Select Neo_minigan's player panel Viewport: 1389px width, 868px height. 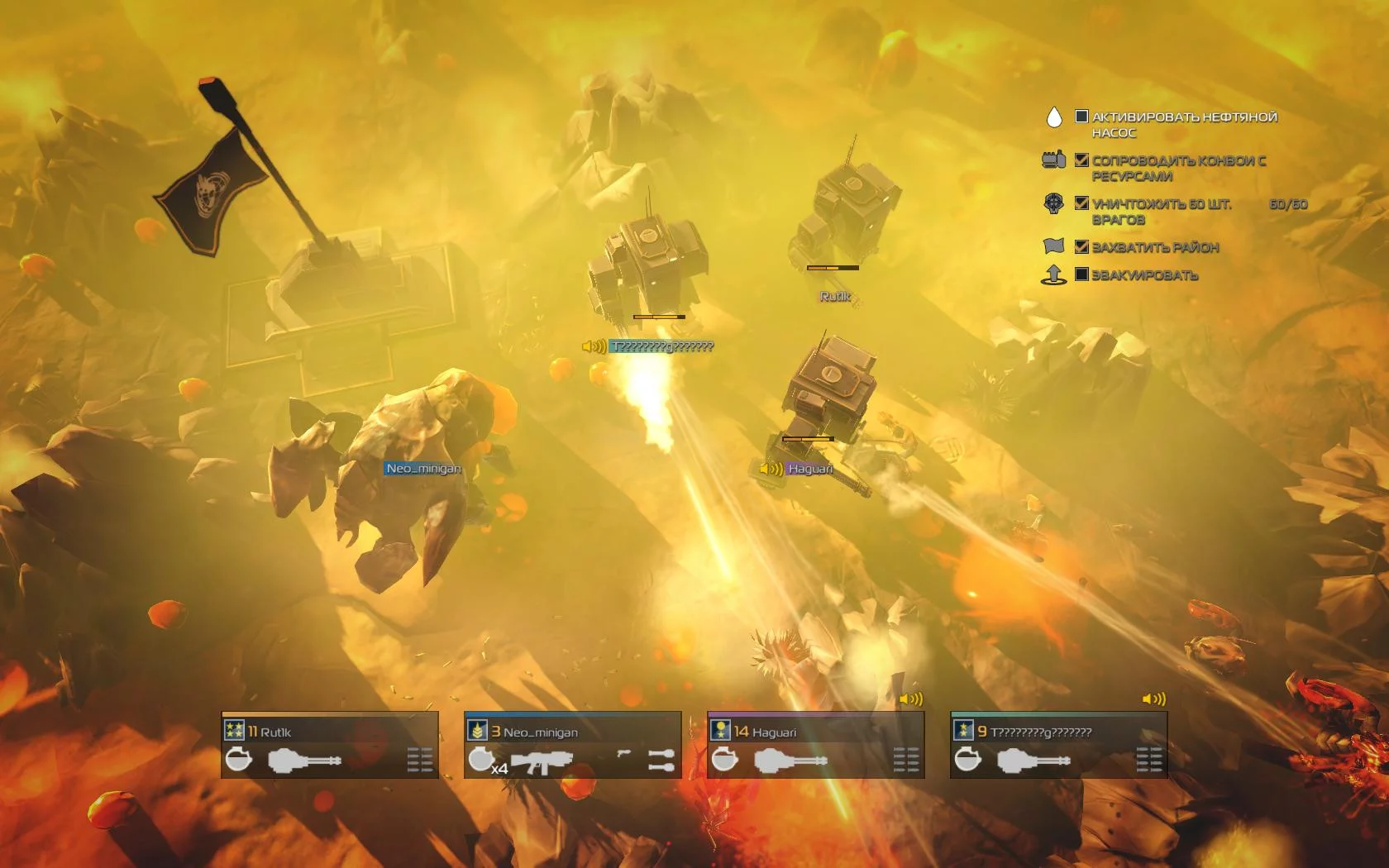click(x=572, y=745)
